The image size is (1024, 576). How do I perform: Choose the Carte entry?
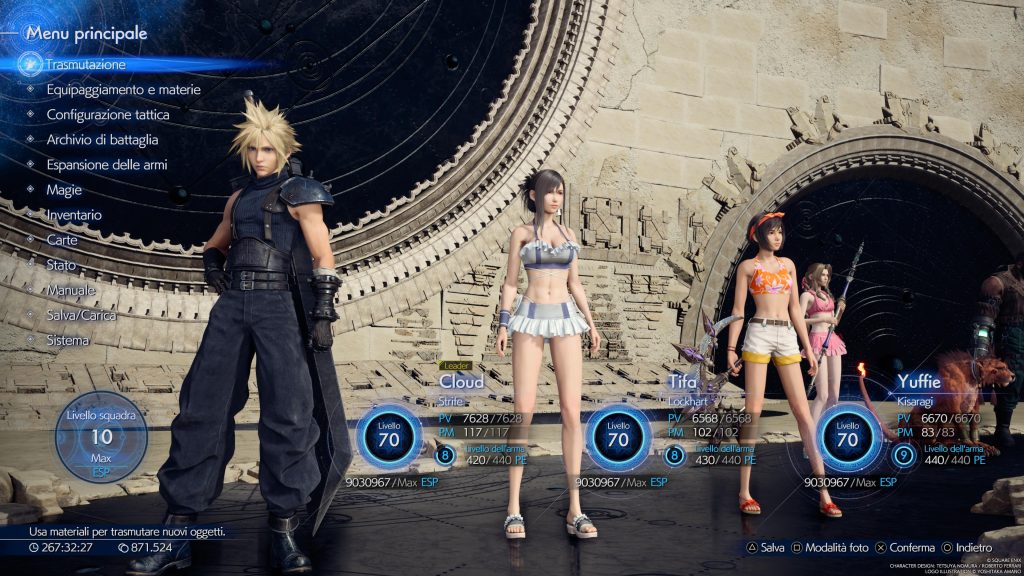pos(62,240)
